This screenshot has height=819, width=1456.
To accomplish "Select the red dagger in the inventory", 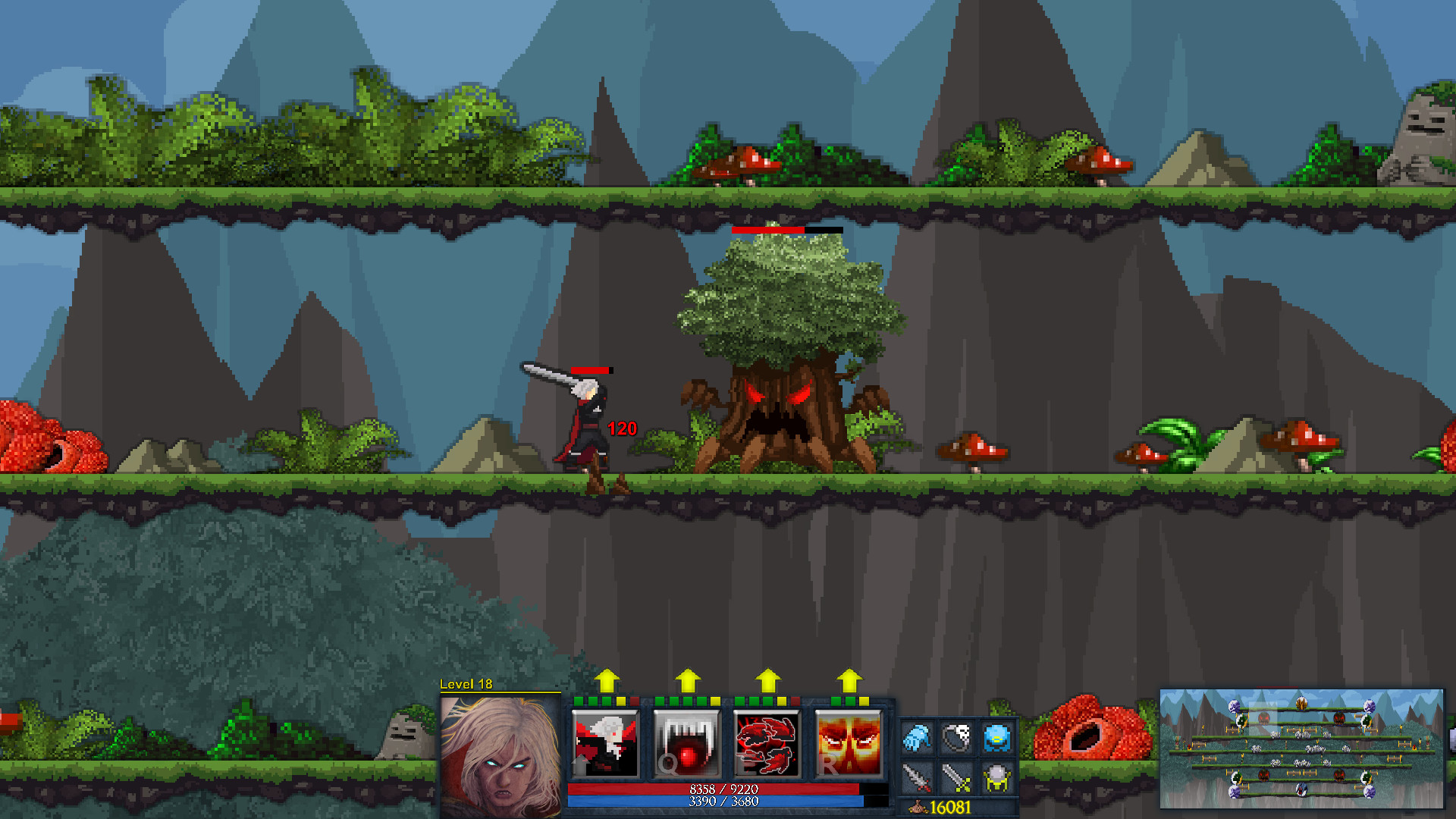I will tap(915, 779).
